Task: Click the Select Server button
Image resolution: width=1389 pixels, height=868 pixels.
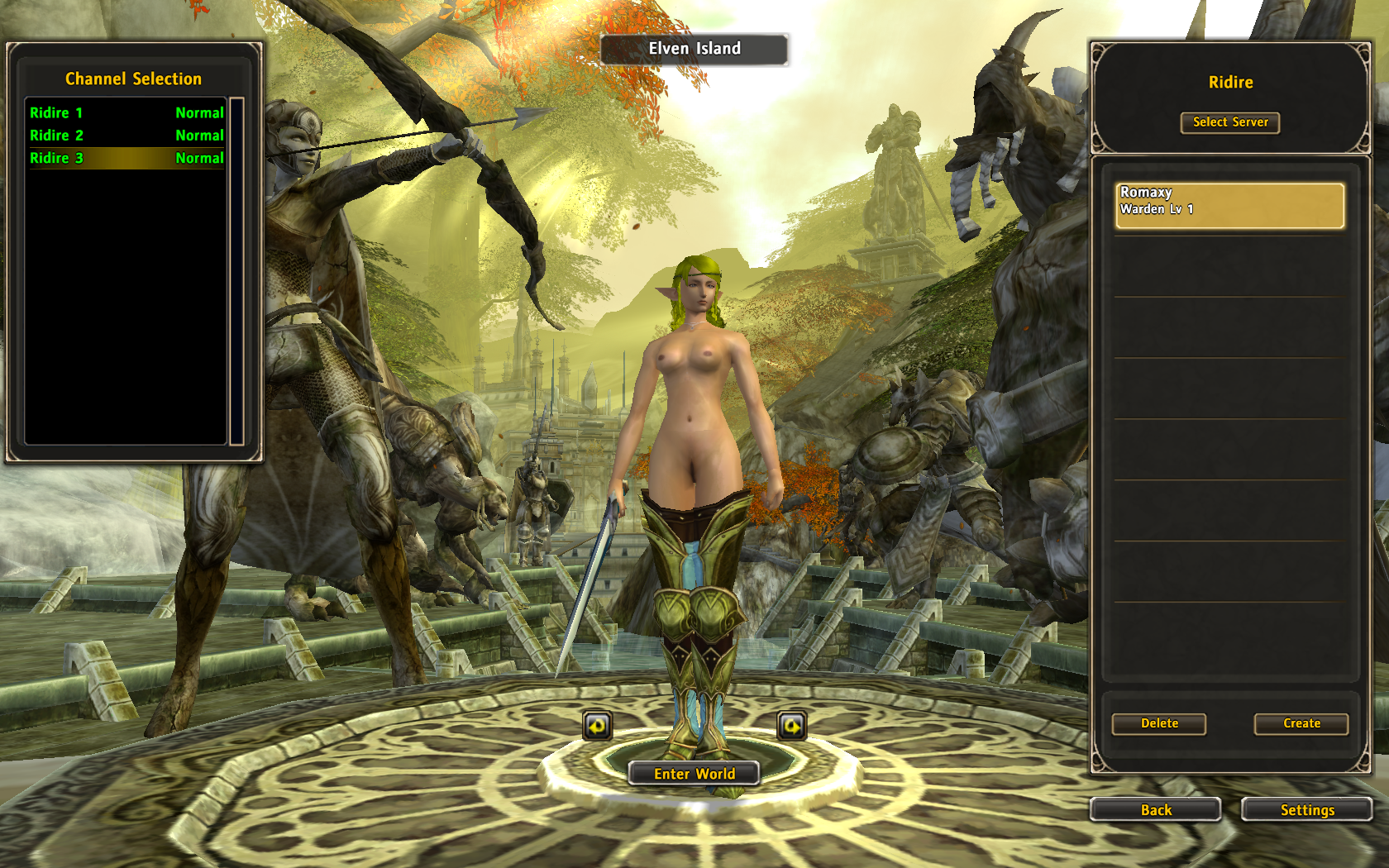Action: pos(1229,122)
